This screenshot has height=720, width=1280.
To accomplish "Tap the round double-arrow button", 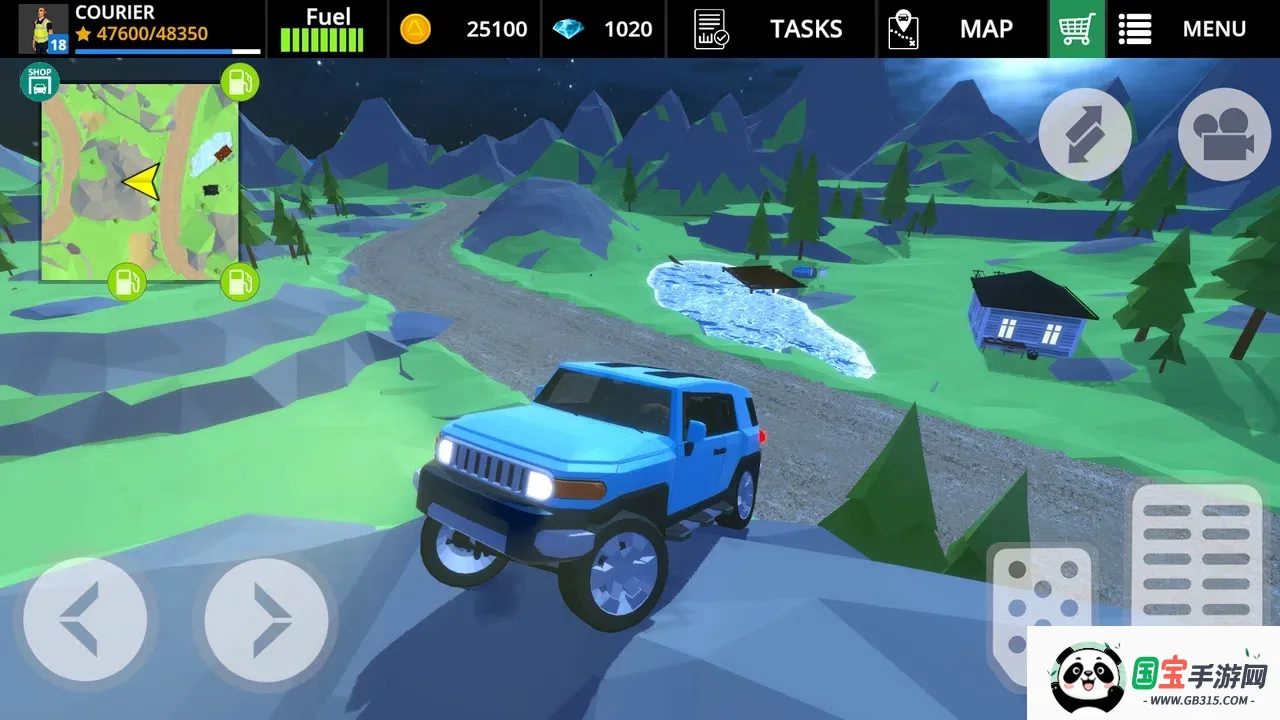I will [1085, 135].
